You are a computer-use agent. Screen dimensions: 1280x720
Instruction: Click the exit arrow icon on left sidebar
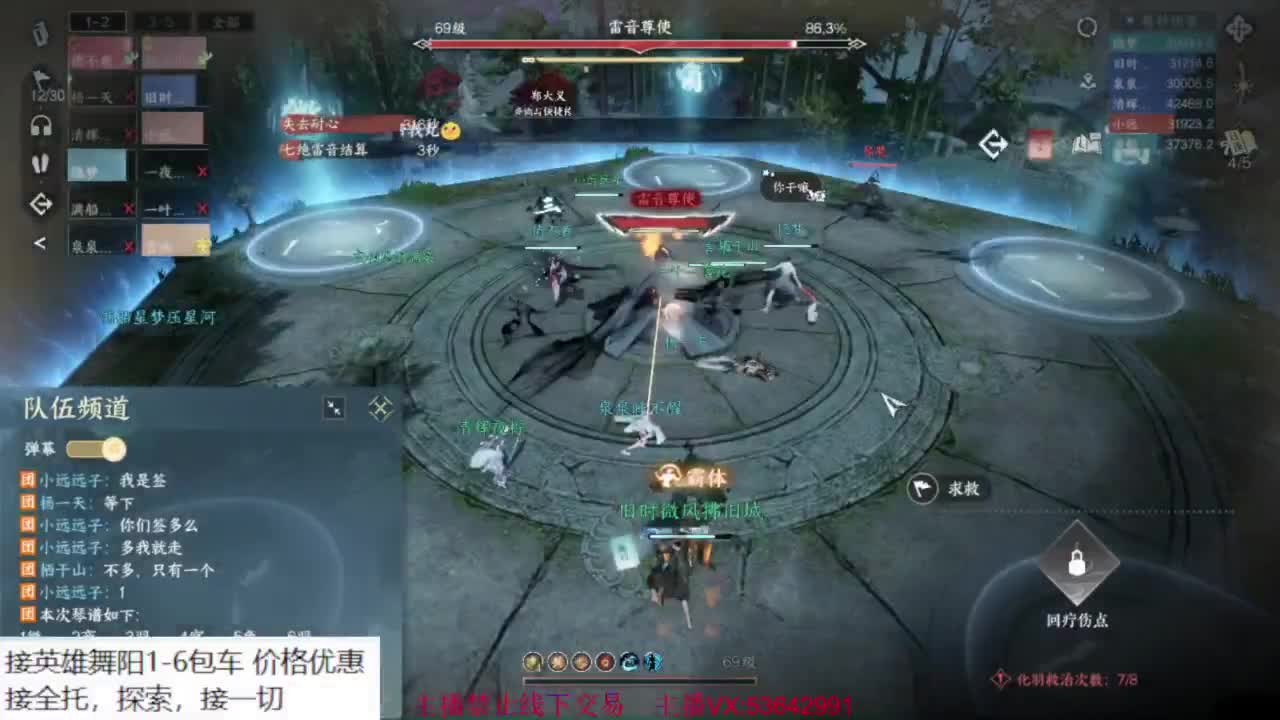pyautogui.click(x=40, y=205)
